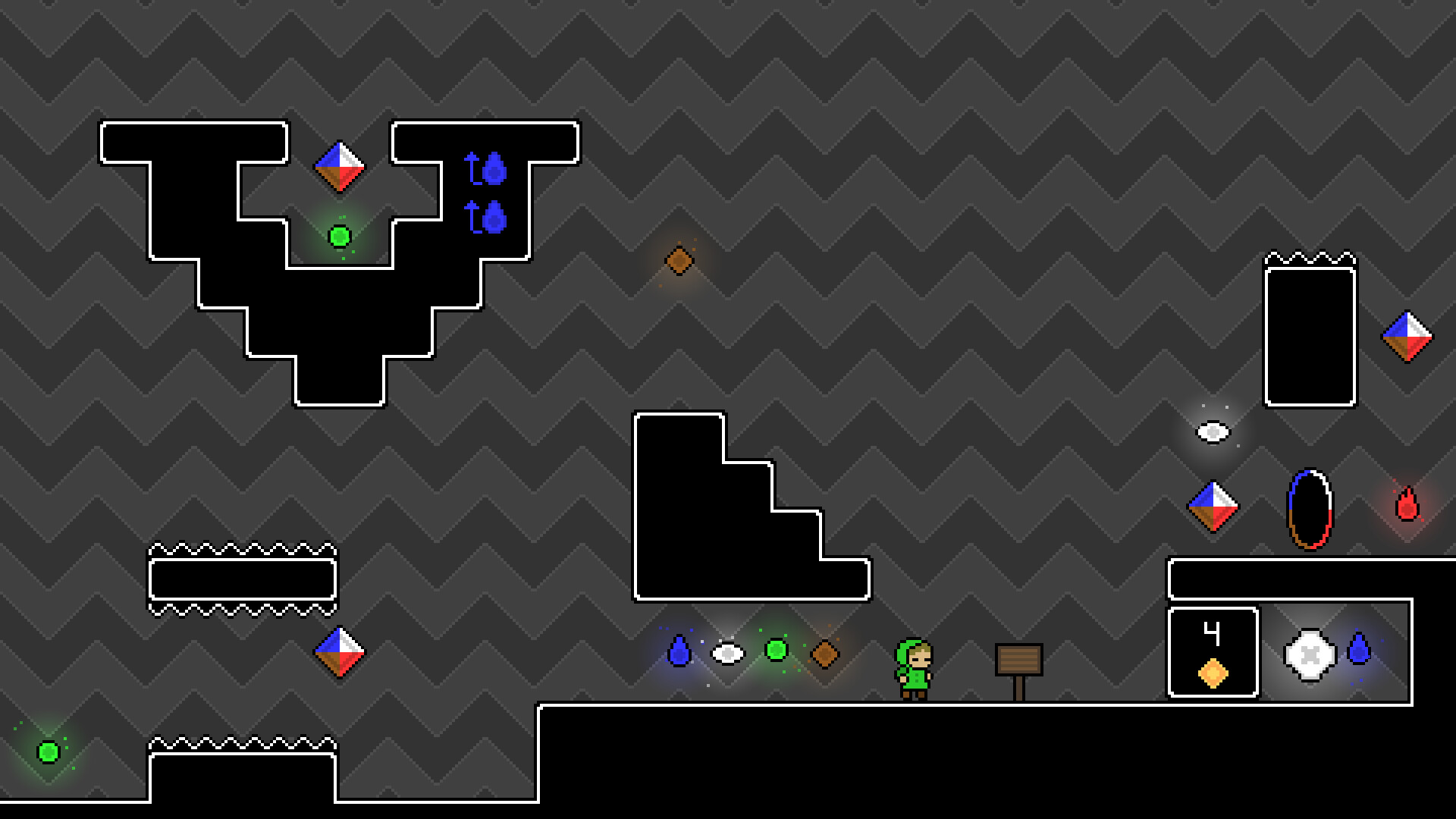Image resolution: width=1456 pixels, height=819 pixels.
Task: Click the white eye icon above the portal area
Action: click(1212, 432)
